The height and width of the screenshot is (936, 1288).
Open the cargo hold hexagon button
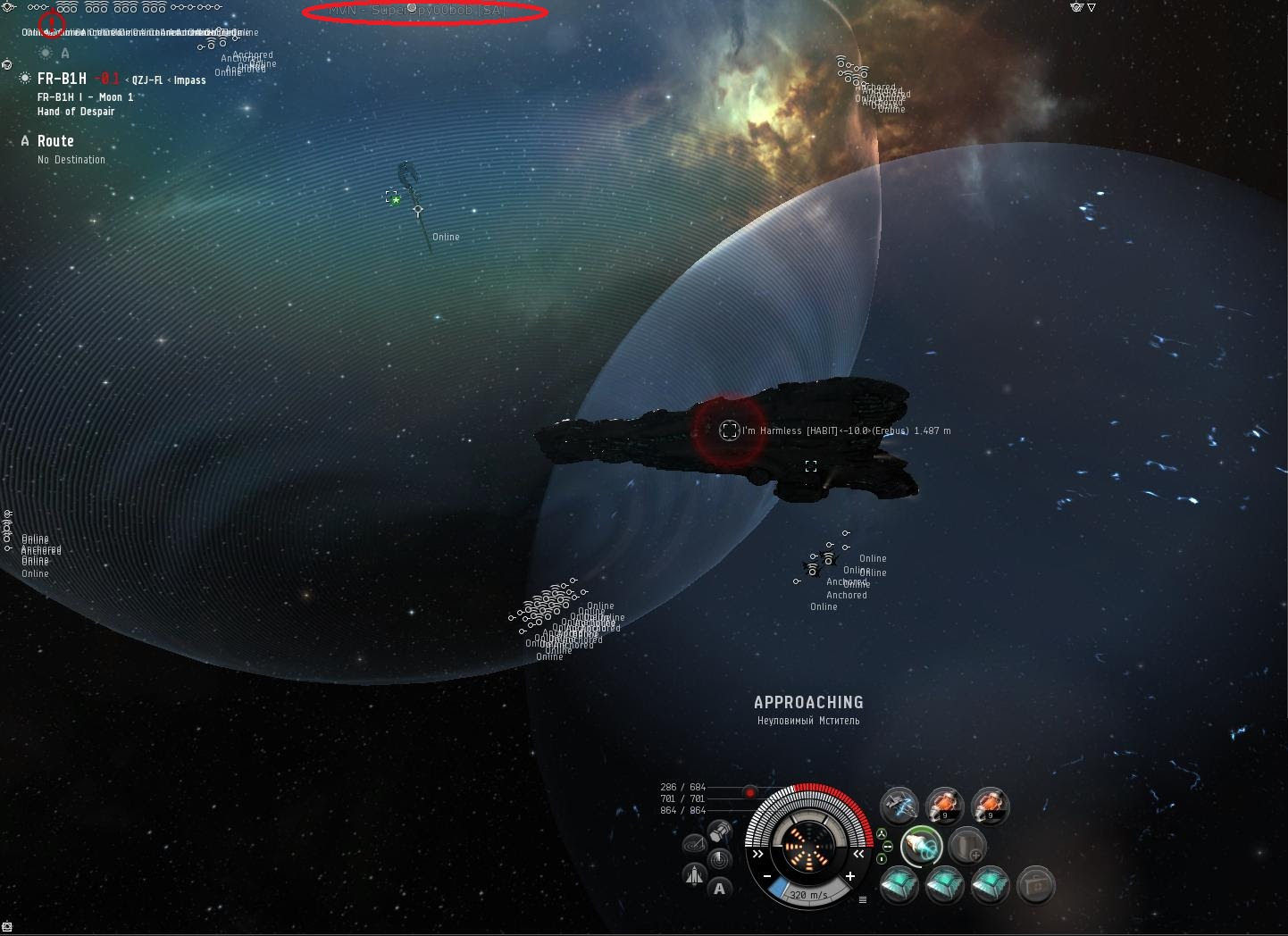721,832
